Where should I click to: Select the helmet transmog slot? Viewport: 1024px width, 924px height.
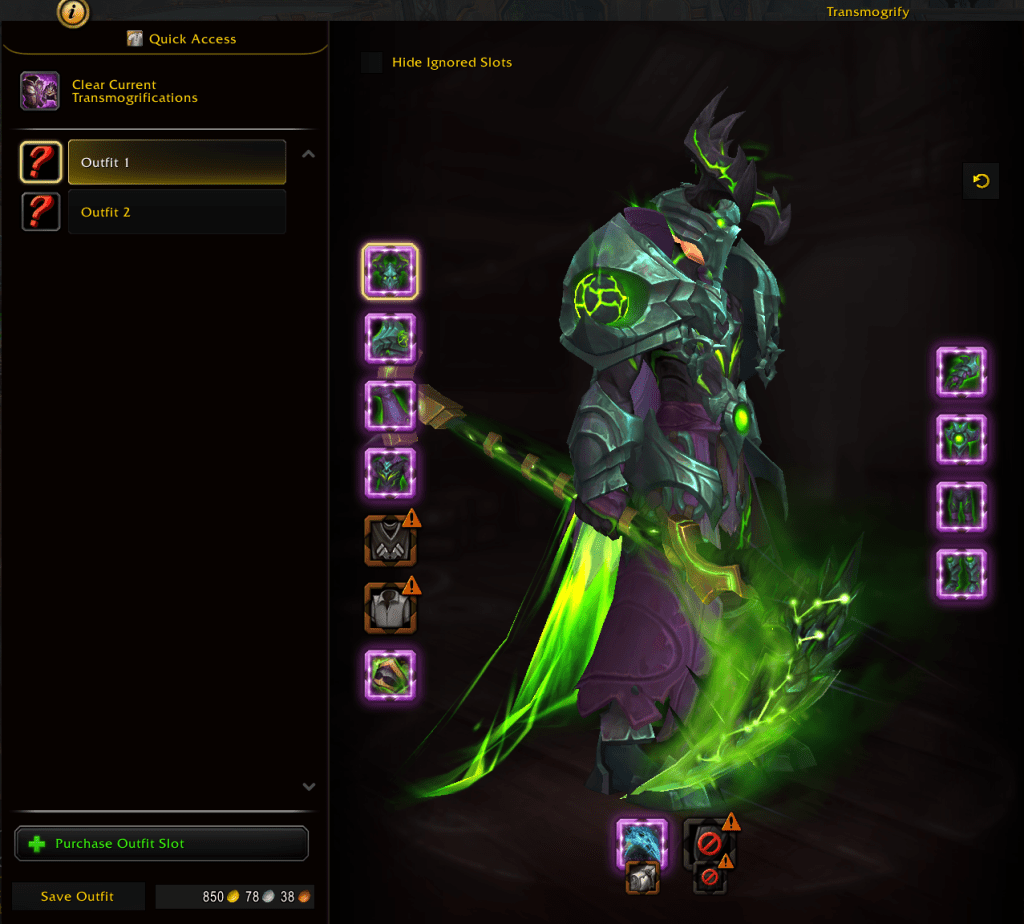pos(390,271)
